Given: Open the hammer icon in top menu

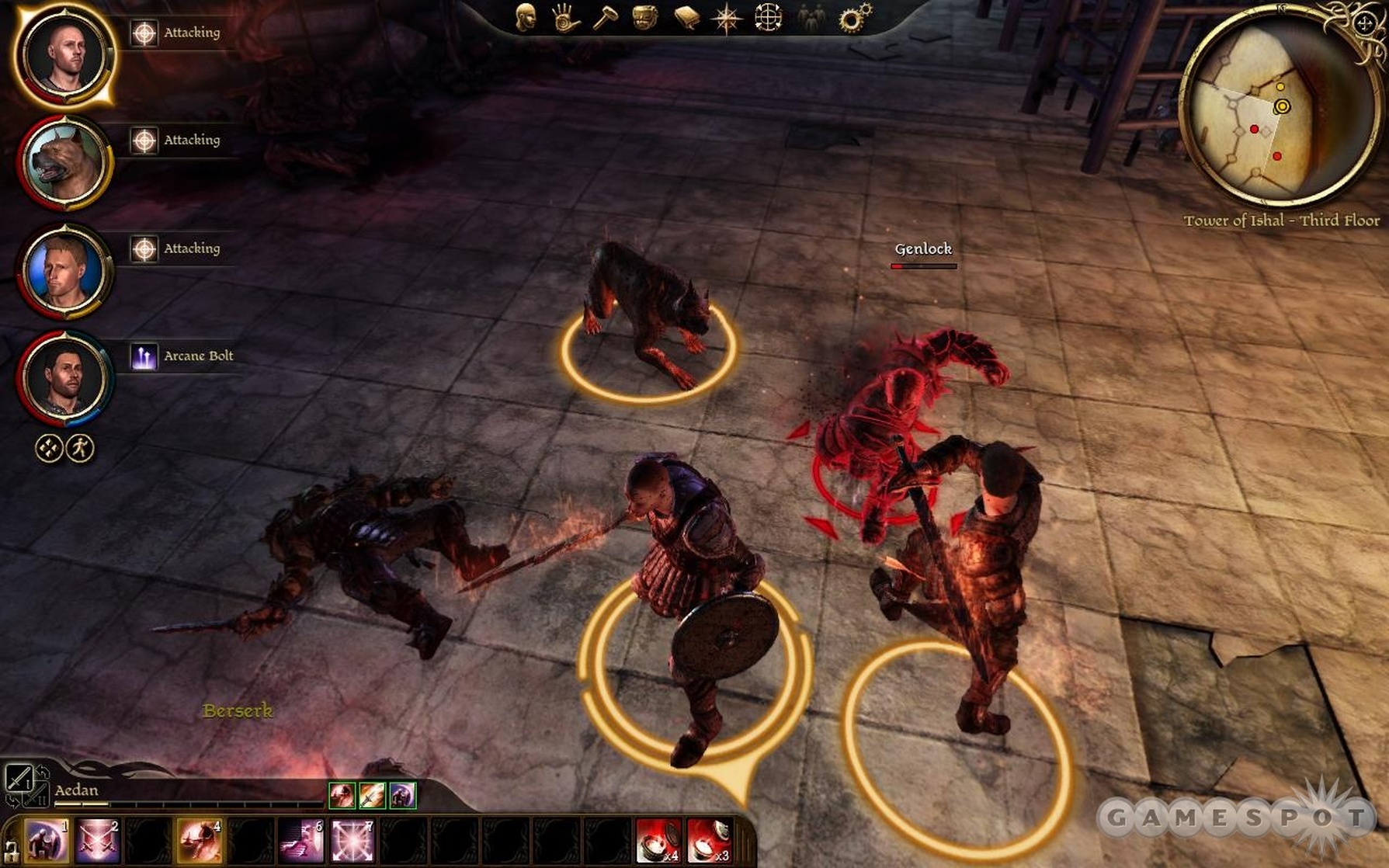Looking at the screenshot, I should click(x=605, y=18).
